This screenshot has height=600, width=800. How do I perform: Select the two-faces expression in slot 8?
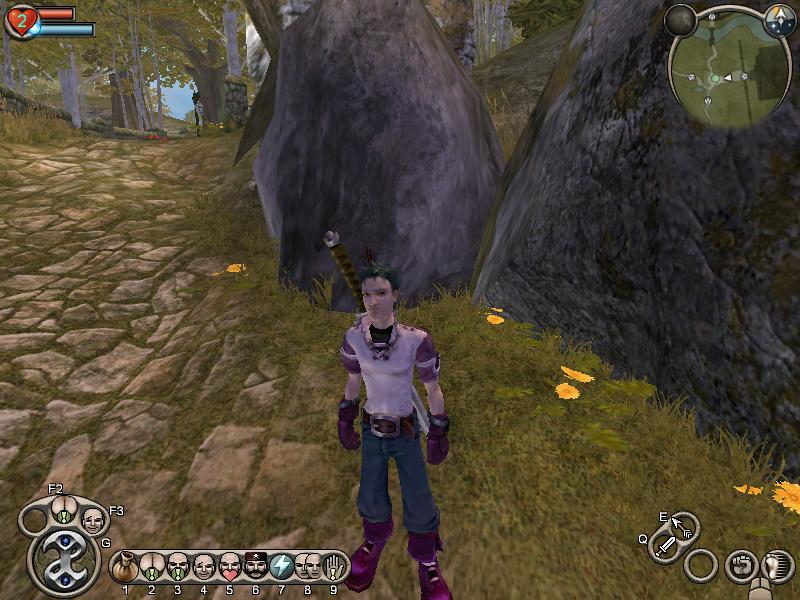[307, 566]
